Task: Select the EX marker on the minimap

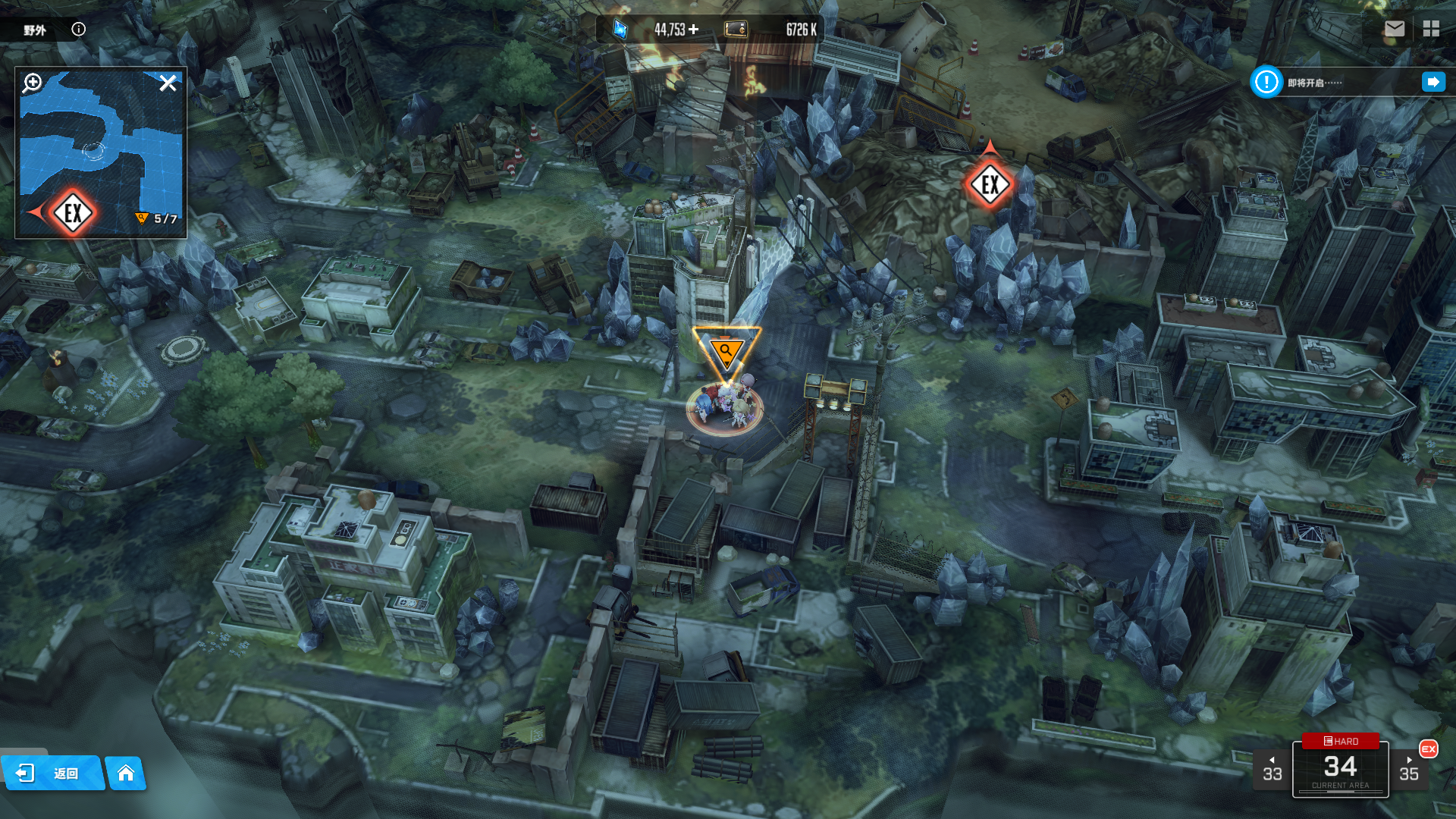Action: pos(73,213)
